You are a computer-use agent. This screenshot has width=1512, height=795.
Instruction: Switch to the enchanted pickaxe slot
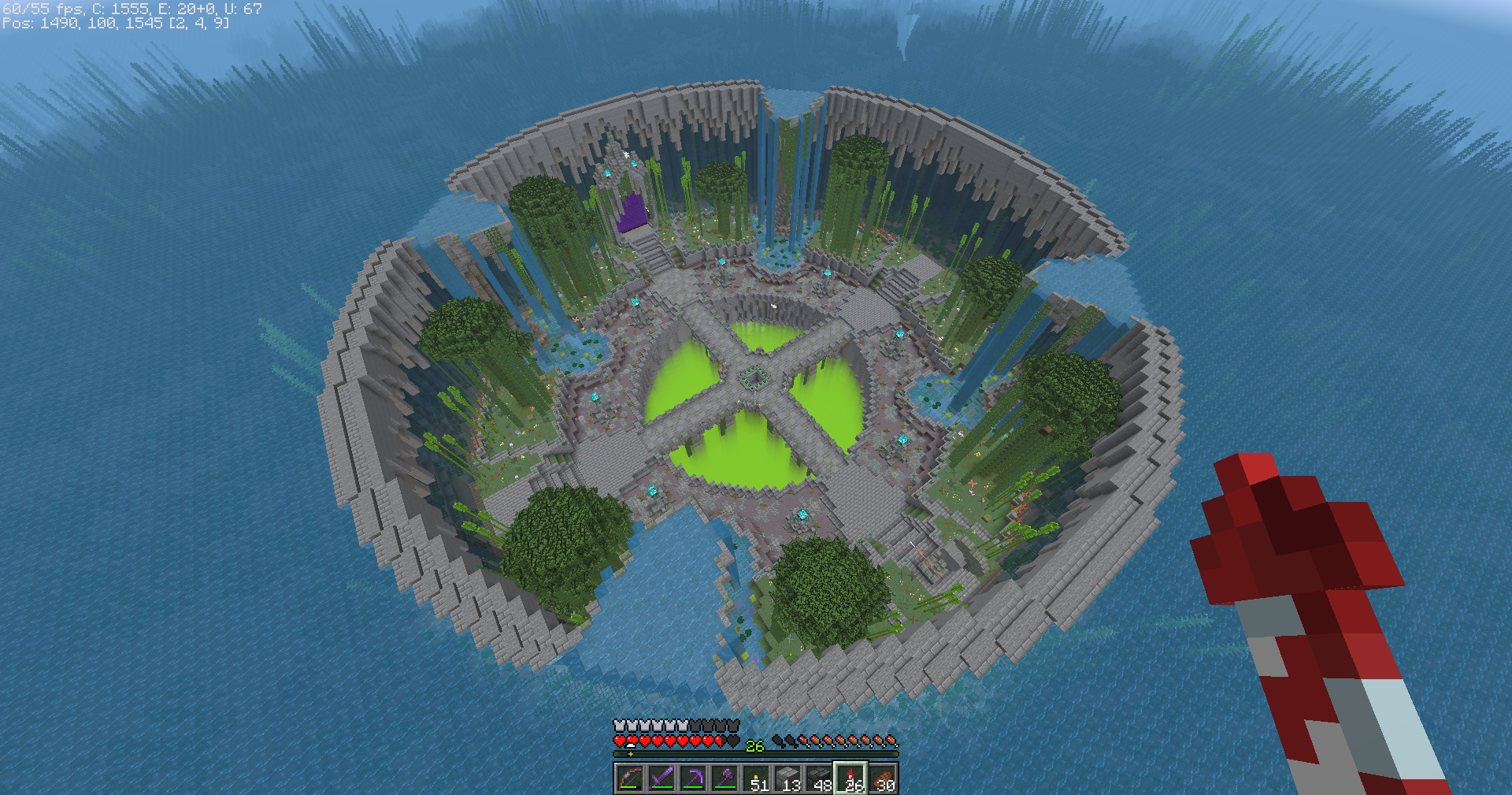(693, 778)
